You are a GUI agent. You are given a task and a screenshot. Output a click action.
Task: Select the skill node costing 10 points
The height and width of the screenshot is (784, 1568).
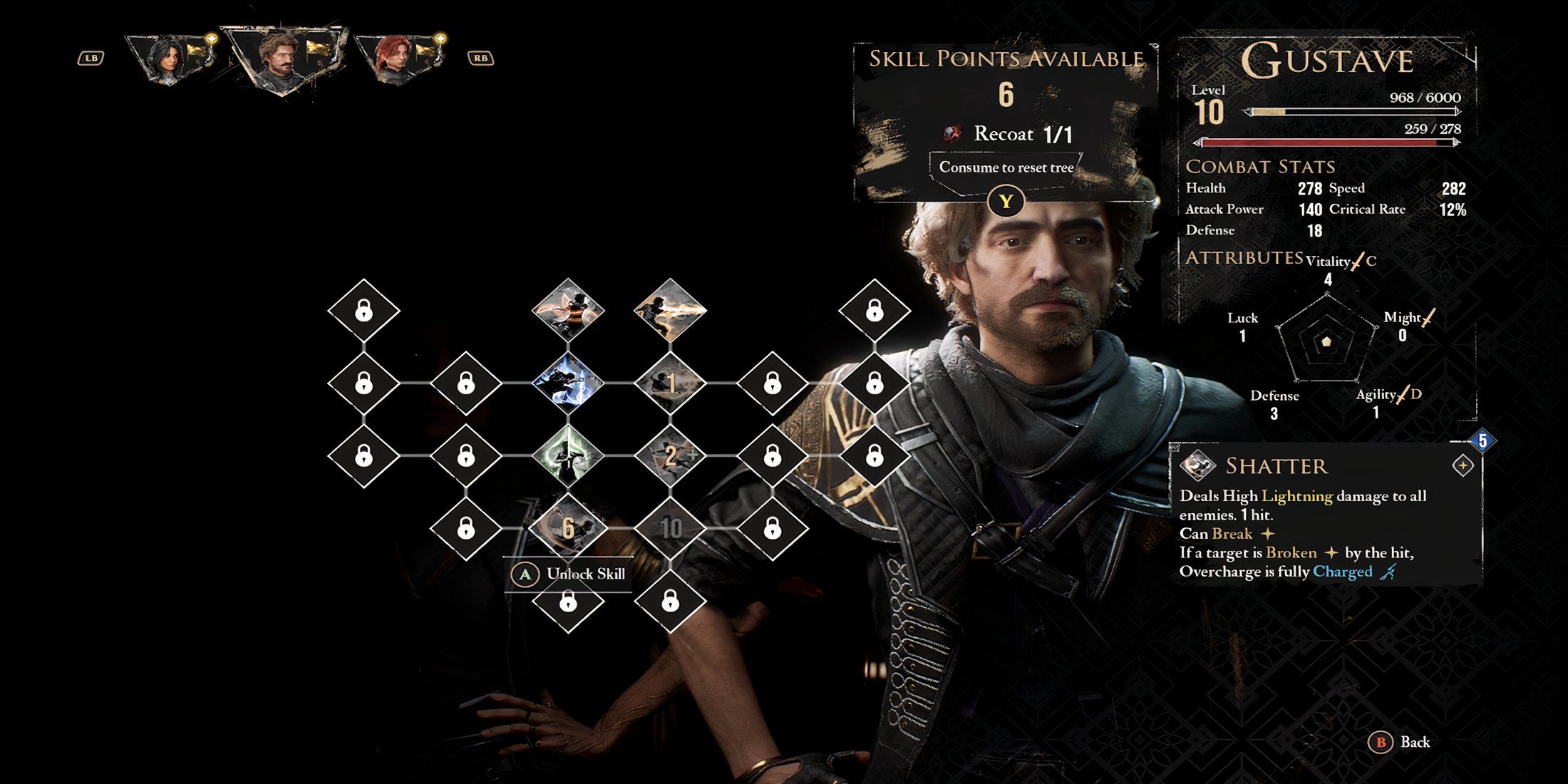click(670, 528)
